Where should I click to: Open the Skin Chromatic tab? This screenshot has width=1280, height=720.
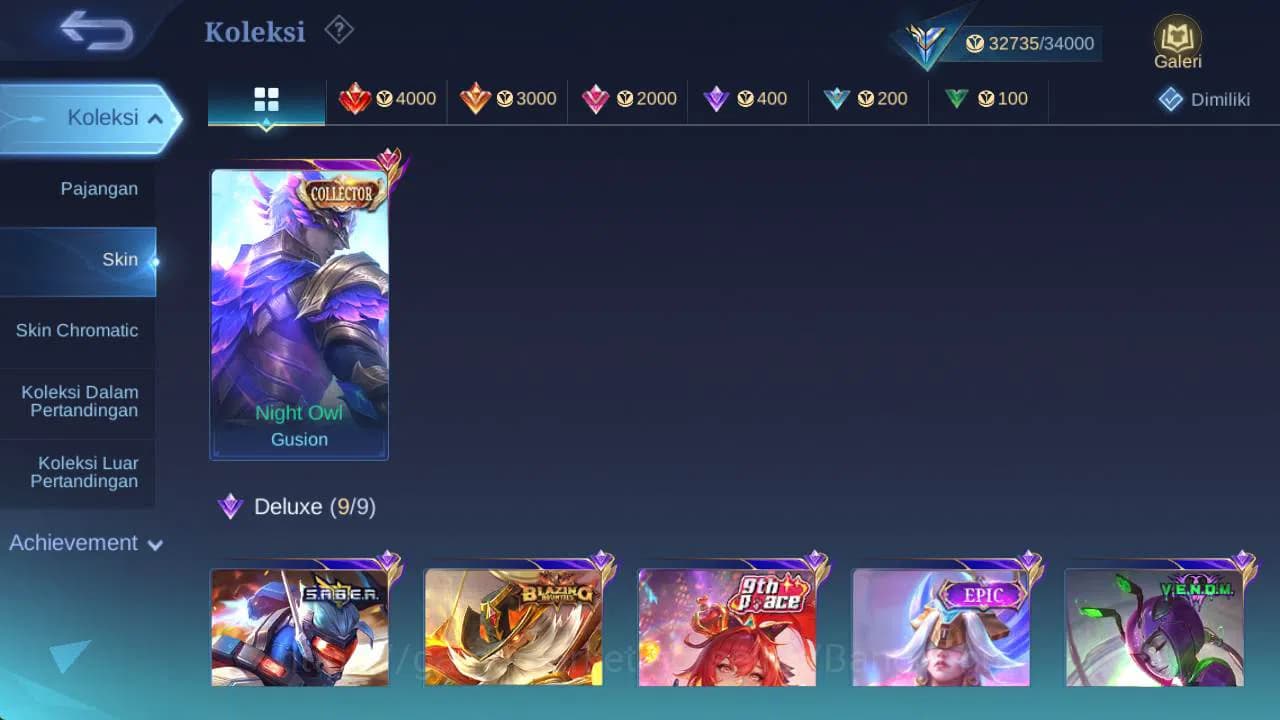click(78, 330)
